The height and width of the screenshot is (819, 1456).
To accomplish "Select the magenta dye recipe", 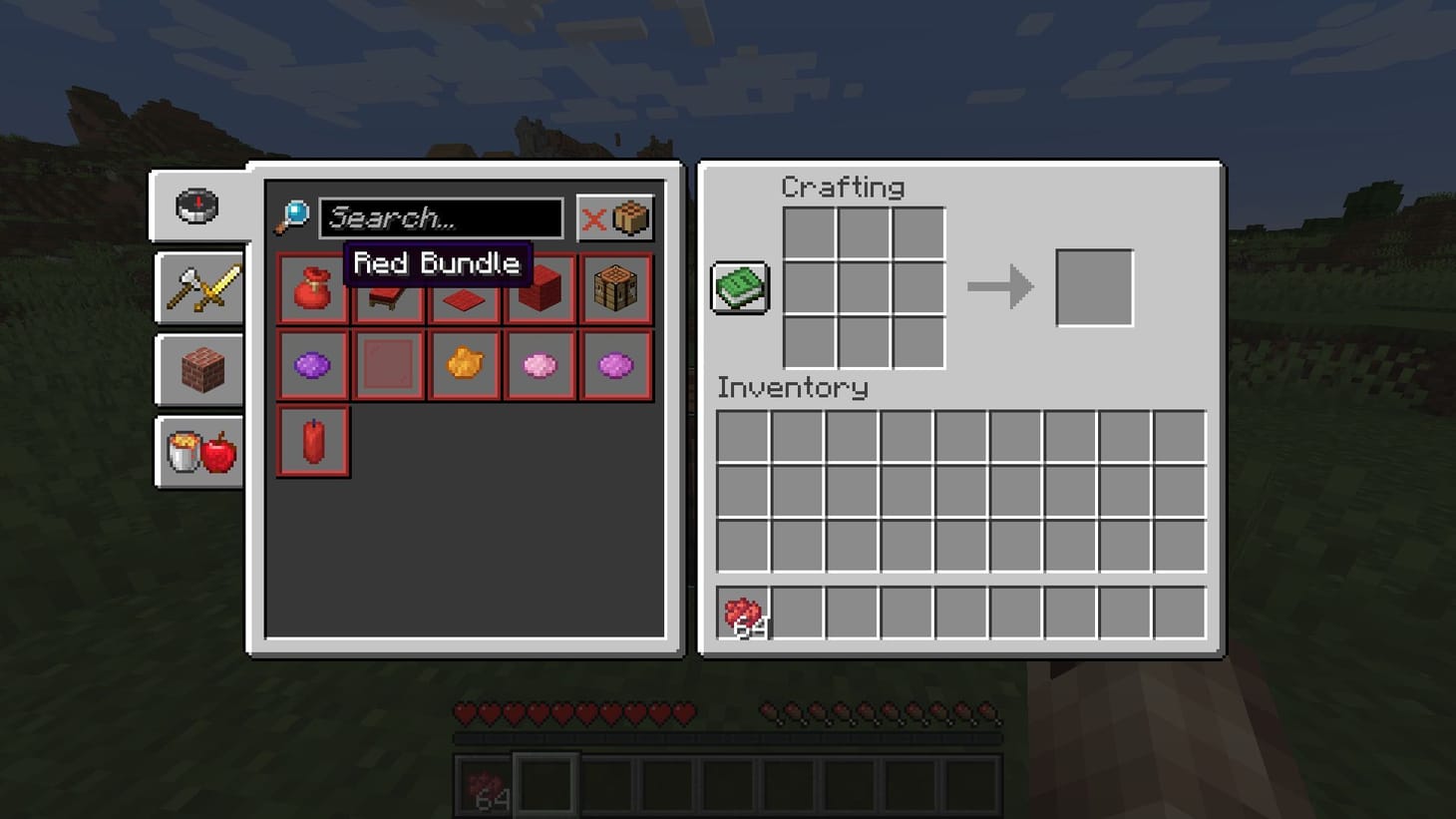I will point(615,365).
